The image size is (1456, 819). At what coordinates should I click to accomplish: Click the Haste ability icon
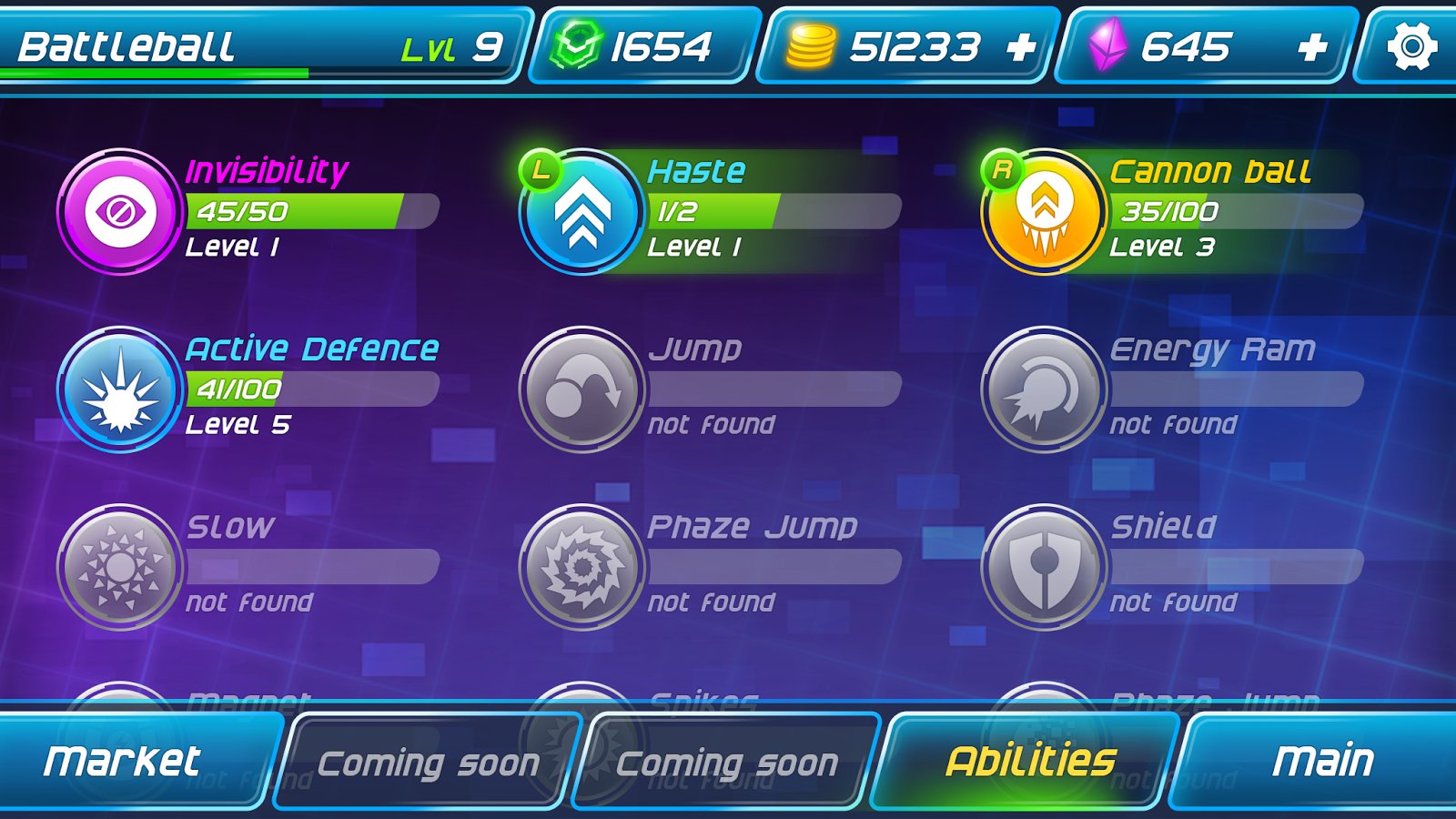[582, 210]
